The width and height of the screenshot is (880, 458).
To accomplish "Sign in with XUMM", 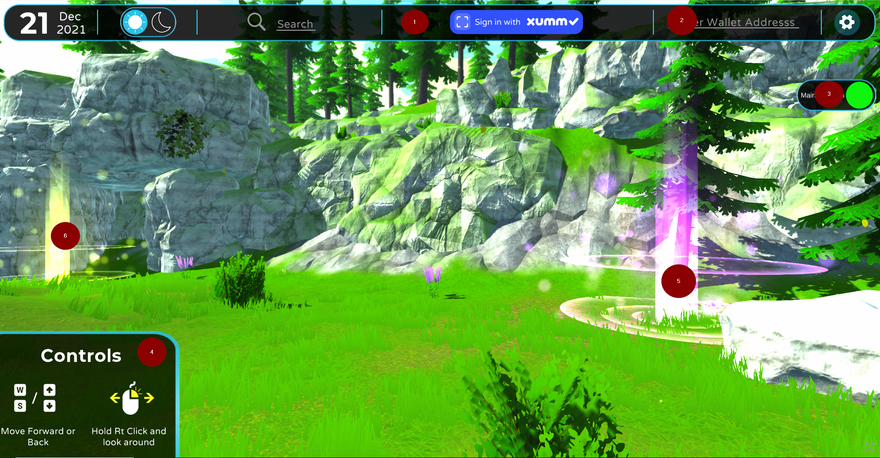I will [516, 22].
